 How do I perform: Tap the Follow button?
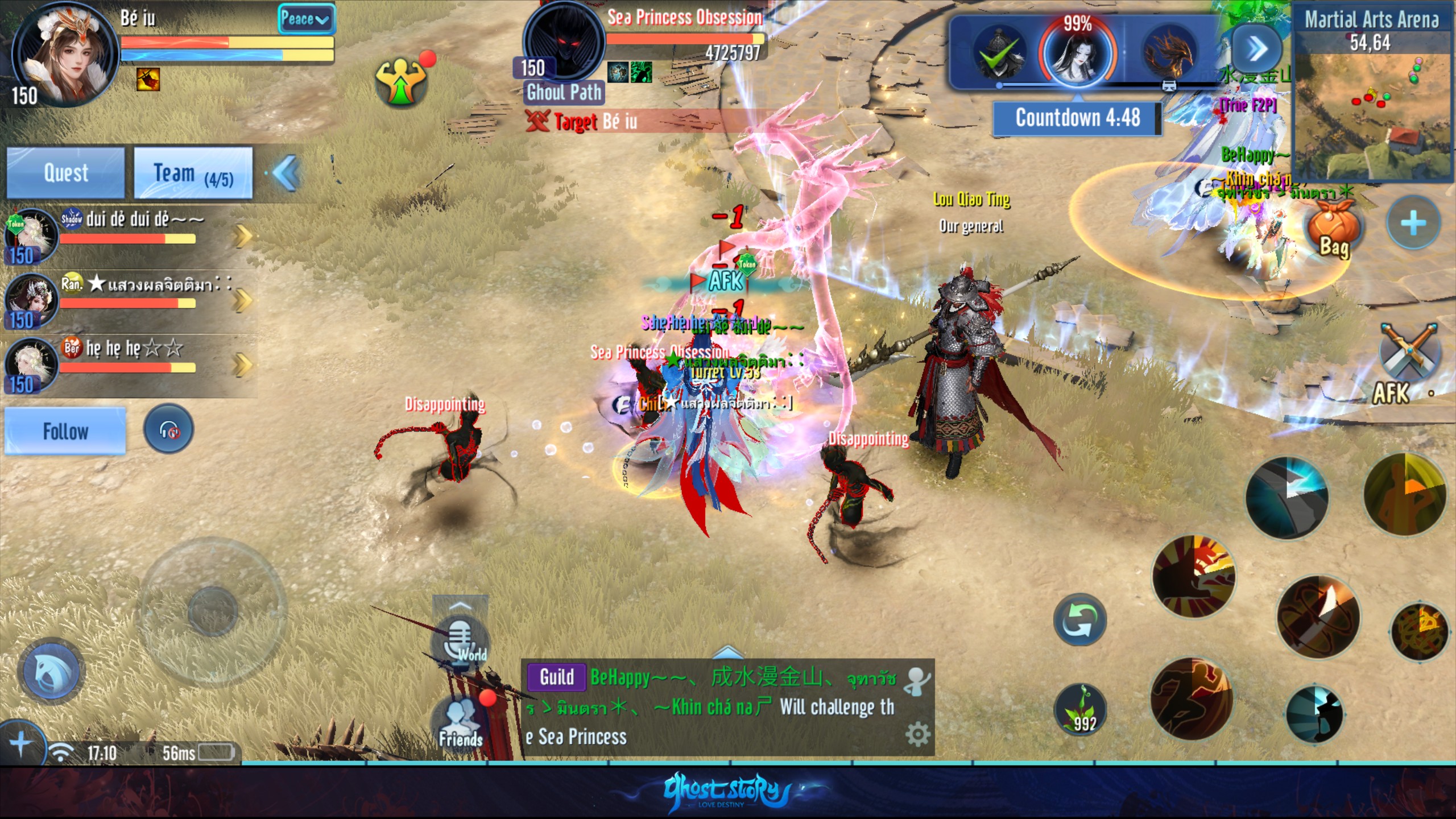pyautogui.click(x=65, y=431)
